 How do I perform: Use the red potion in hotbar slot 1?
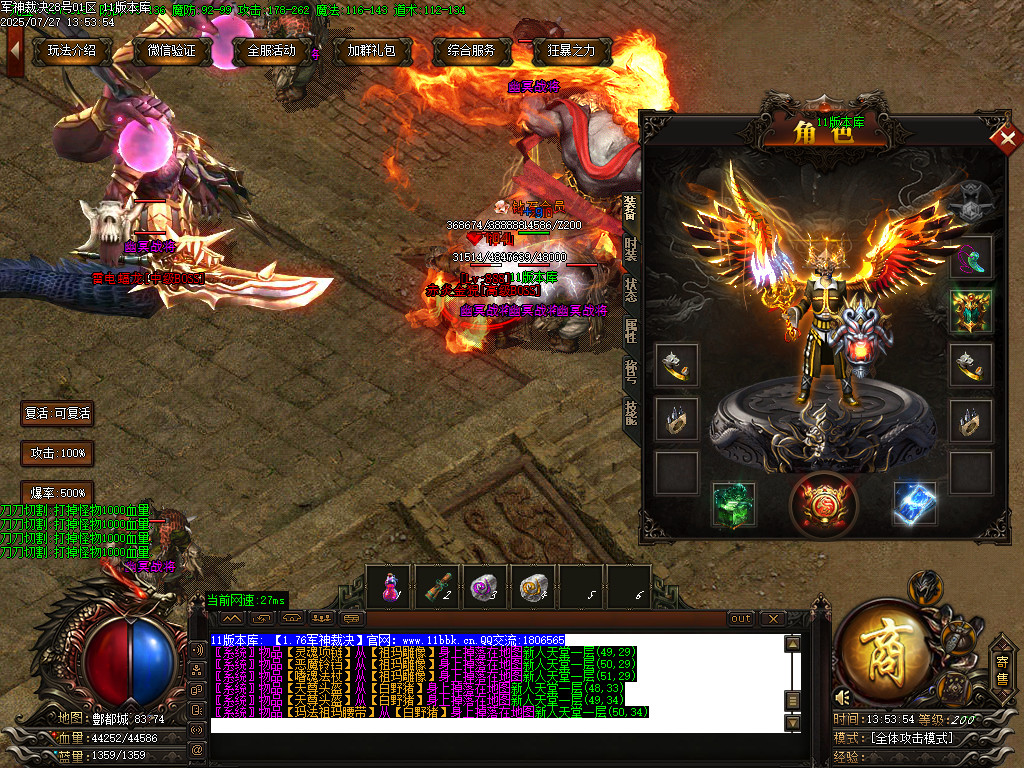pos(389,587)
